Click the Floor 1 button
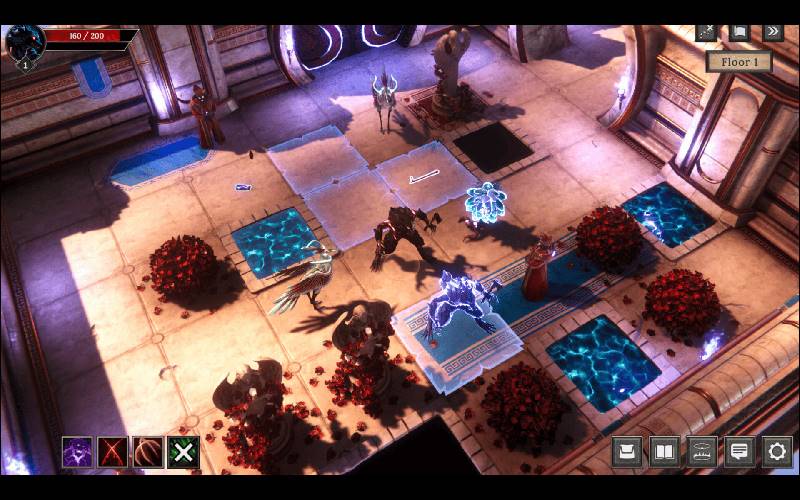Screen dimensions: 800x500 tap(739, 62)
